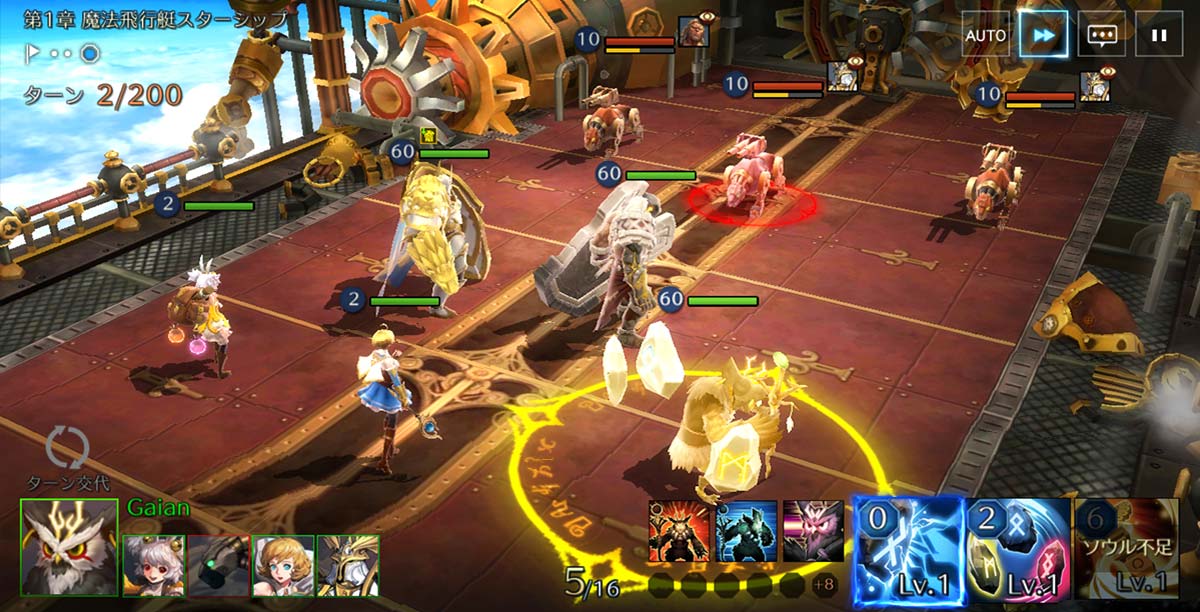Select the large Gaian owl portrait

[69, 547]
